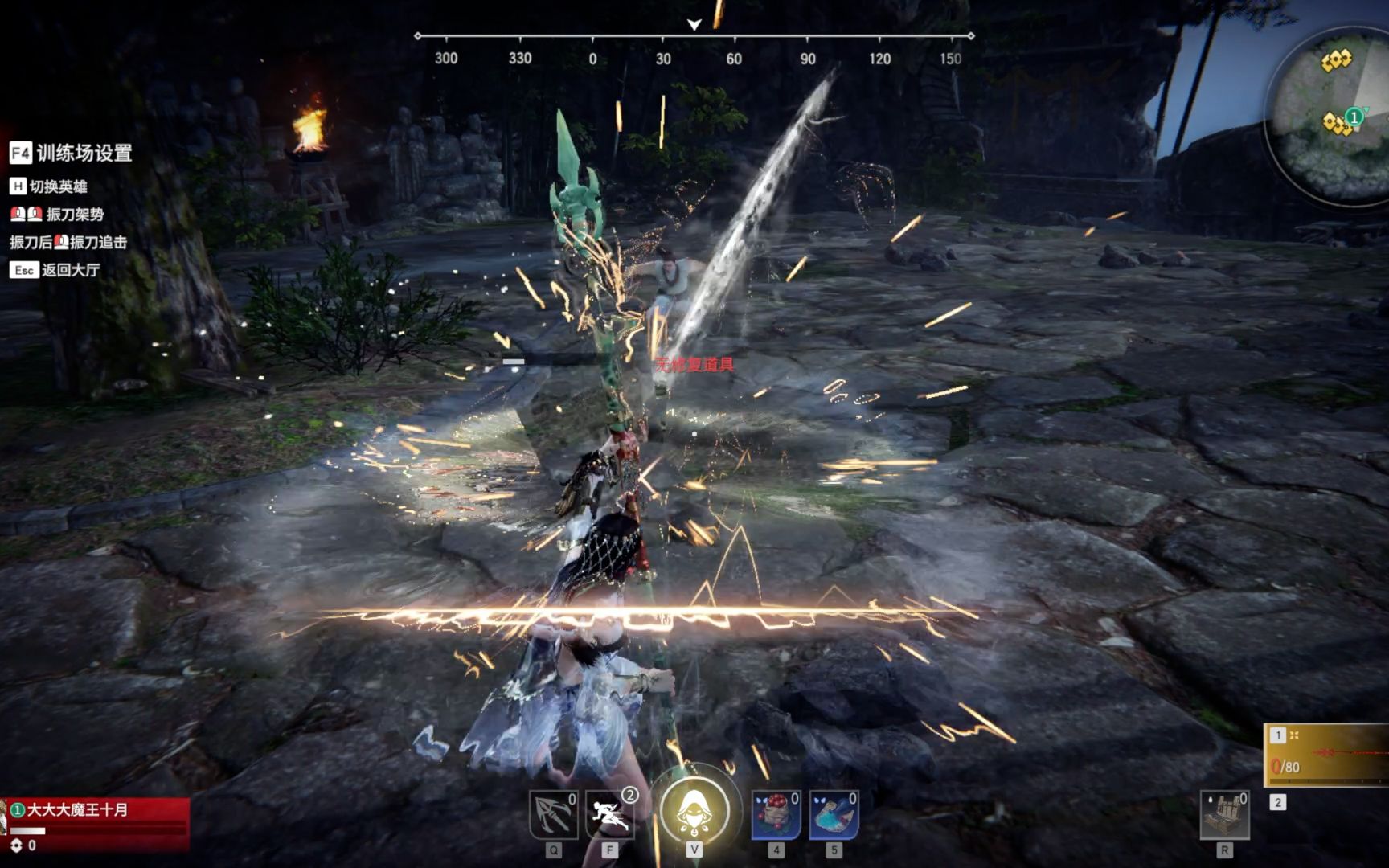Screen dimensions: 1389x868
Task: Select the golden weapon slot 1 panel
Action: 1328,755
